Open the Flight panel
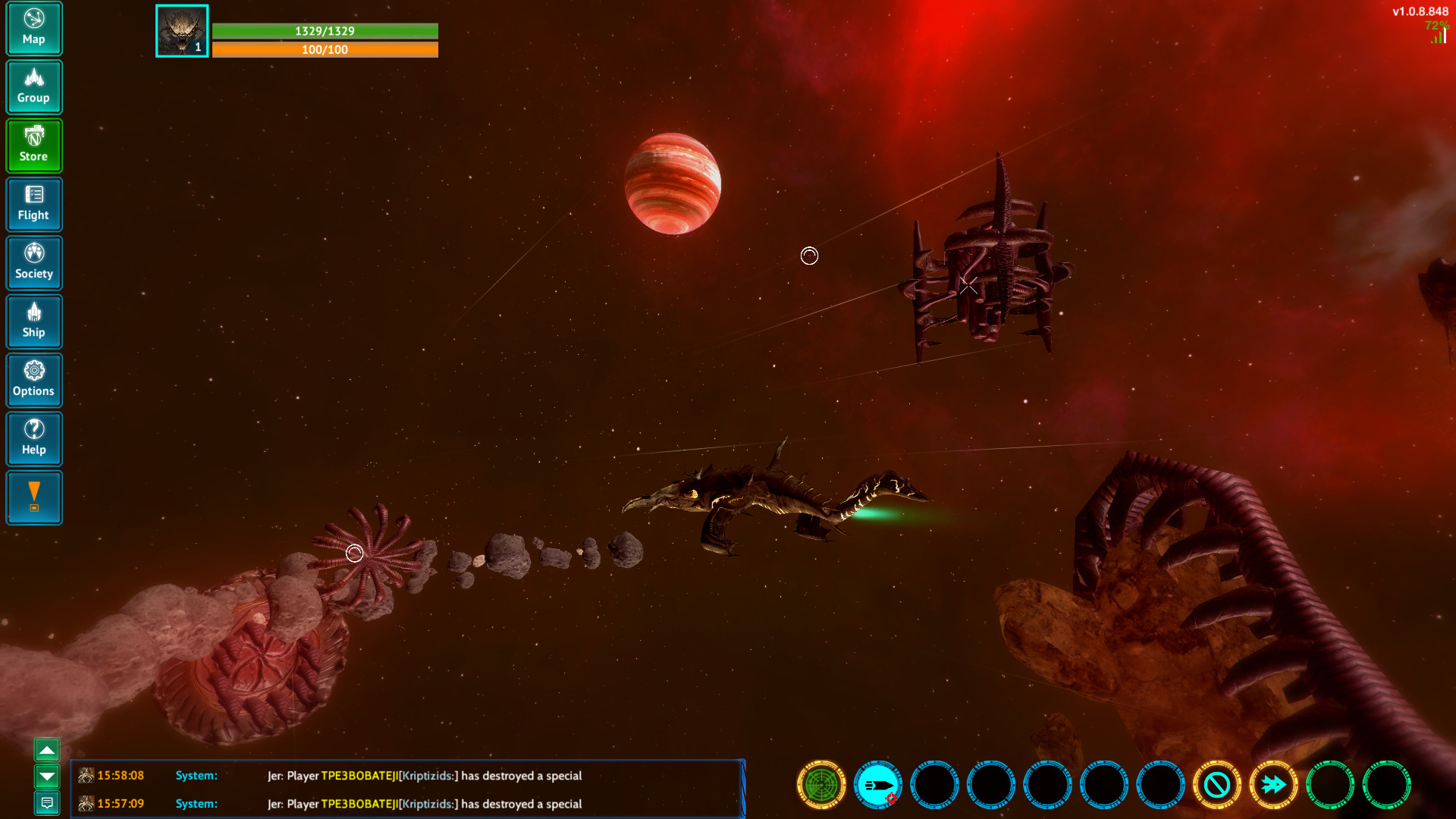The height and width of the screenshot is (819, 1456). point(33,204)
